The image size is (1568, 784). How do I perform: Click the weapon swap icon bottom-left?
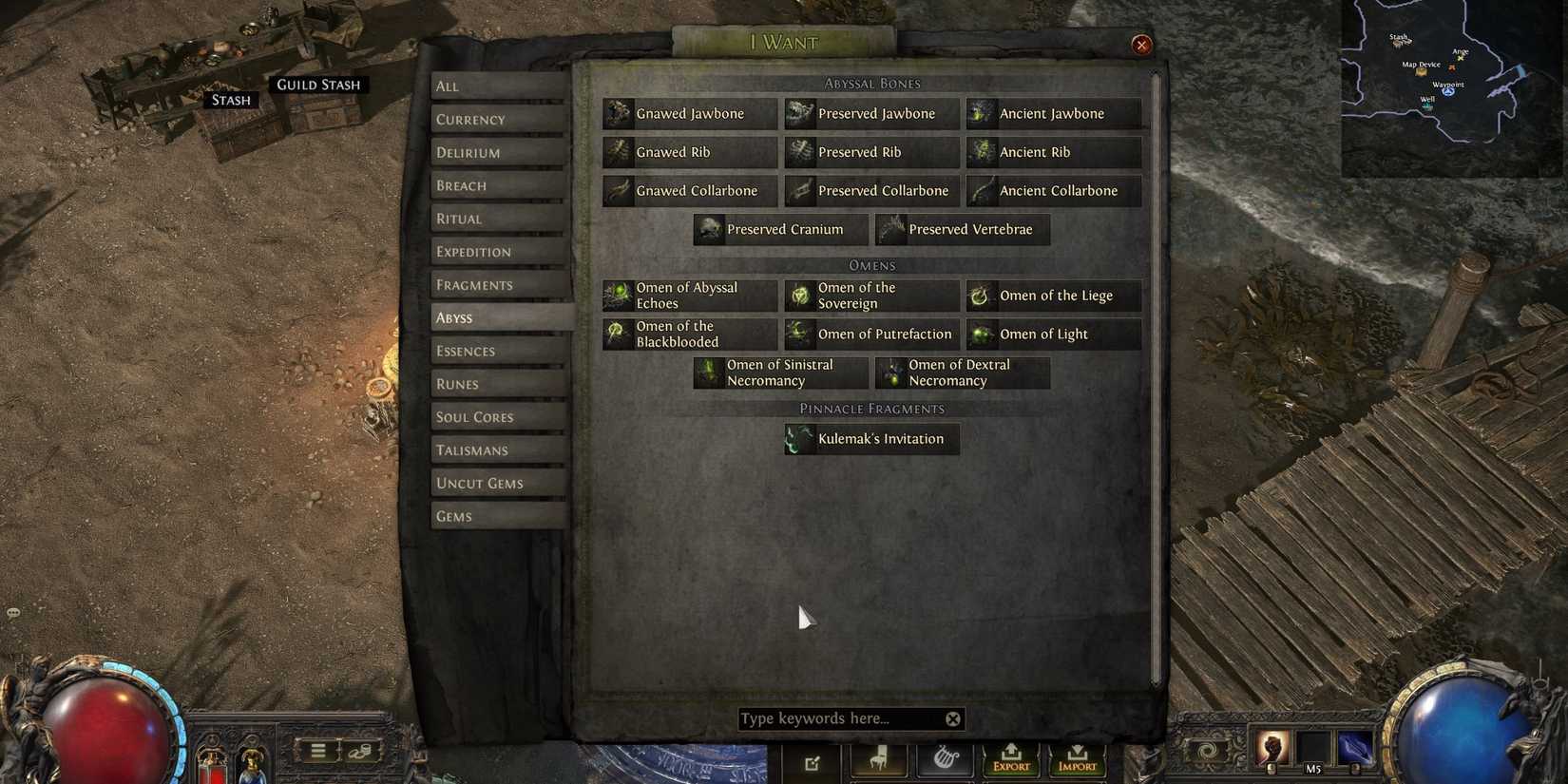point(362,751)
